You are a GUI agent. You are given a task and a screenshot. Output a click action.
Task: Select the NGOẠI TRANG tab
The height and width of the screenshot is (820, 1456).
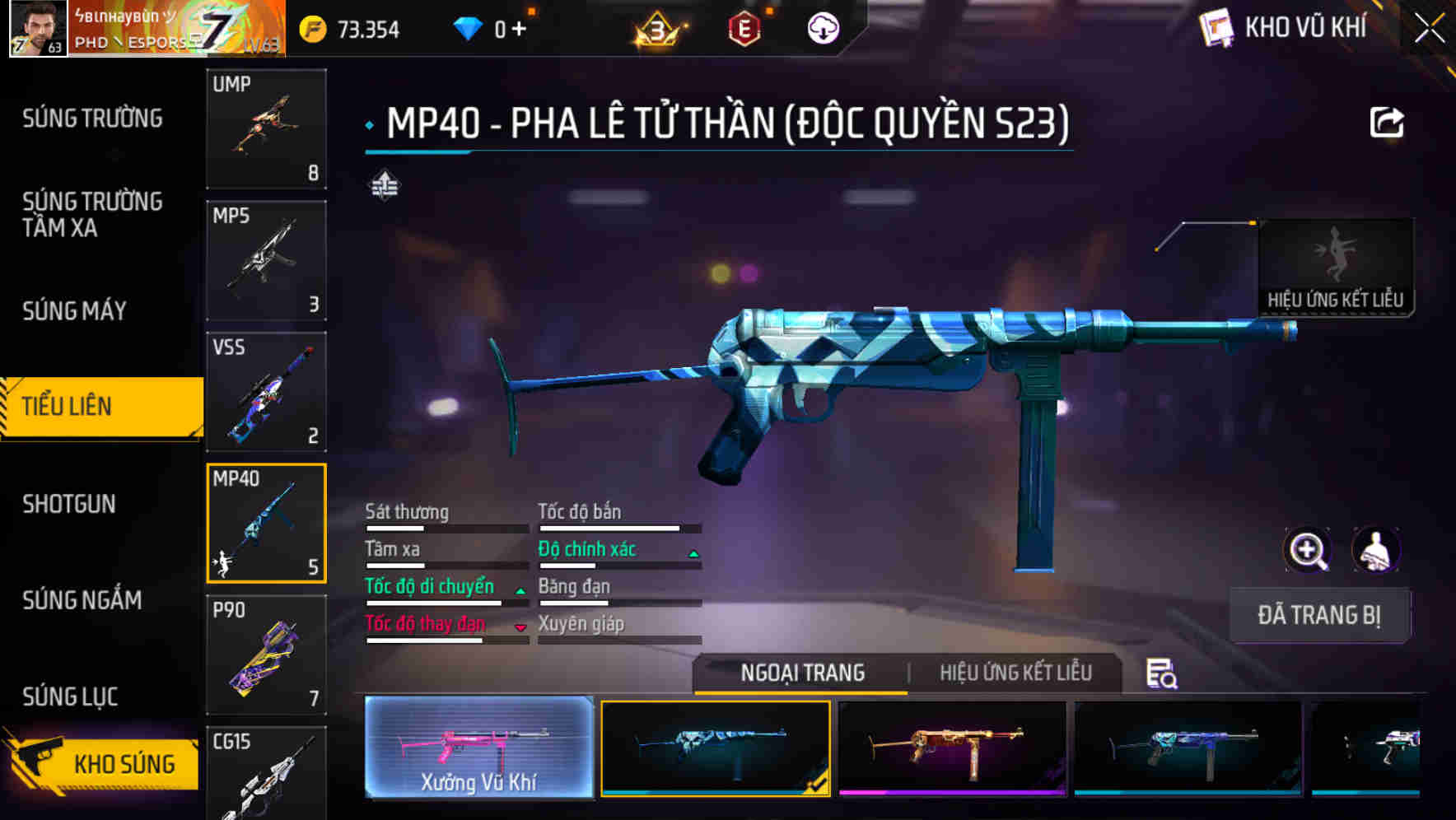point(800,673)
